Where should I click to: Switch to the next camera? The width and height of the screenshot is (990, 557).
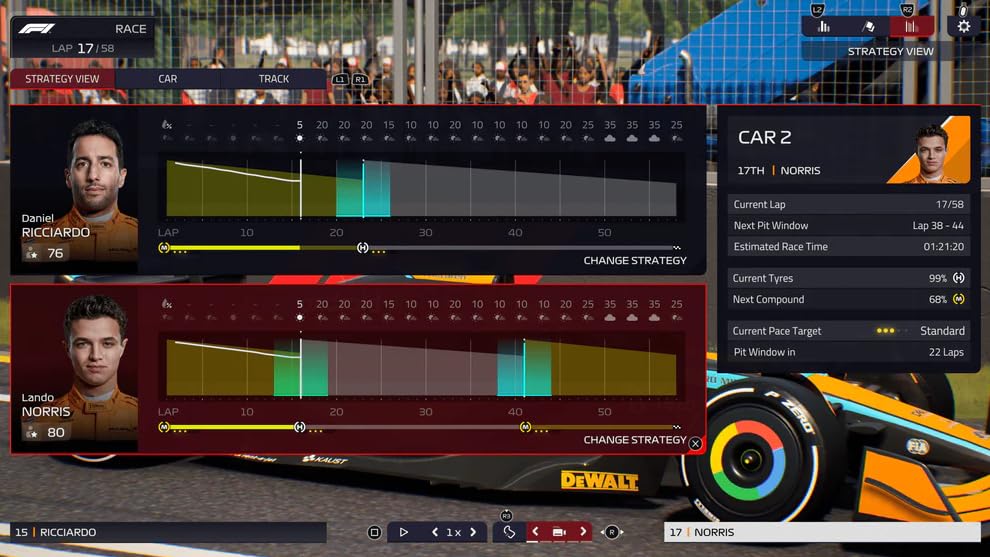click(583, 533)
